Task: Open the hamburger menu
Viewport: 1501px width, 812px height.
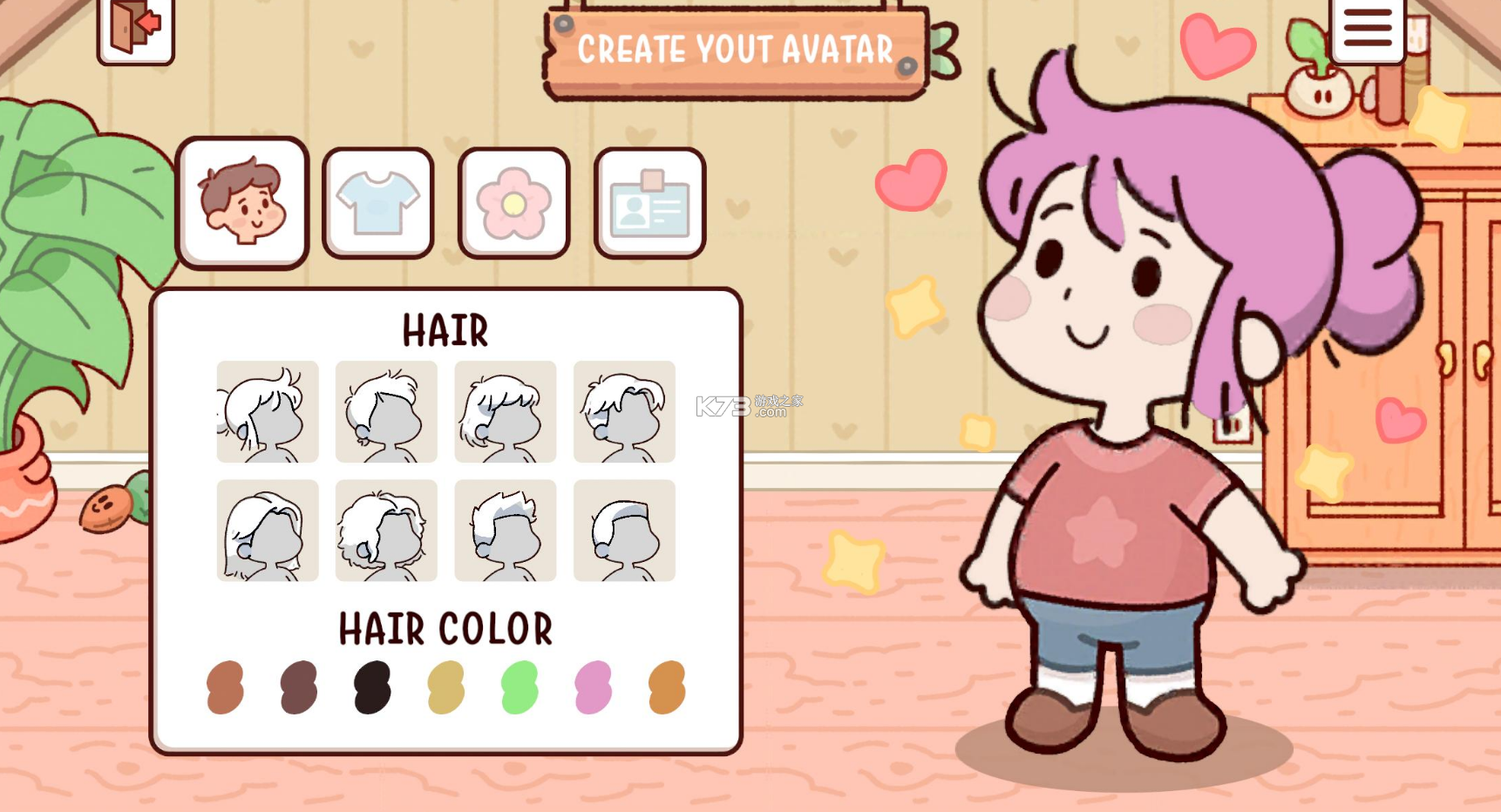Action: coord(1367,28)
